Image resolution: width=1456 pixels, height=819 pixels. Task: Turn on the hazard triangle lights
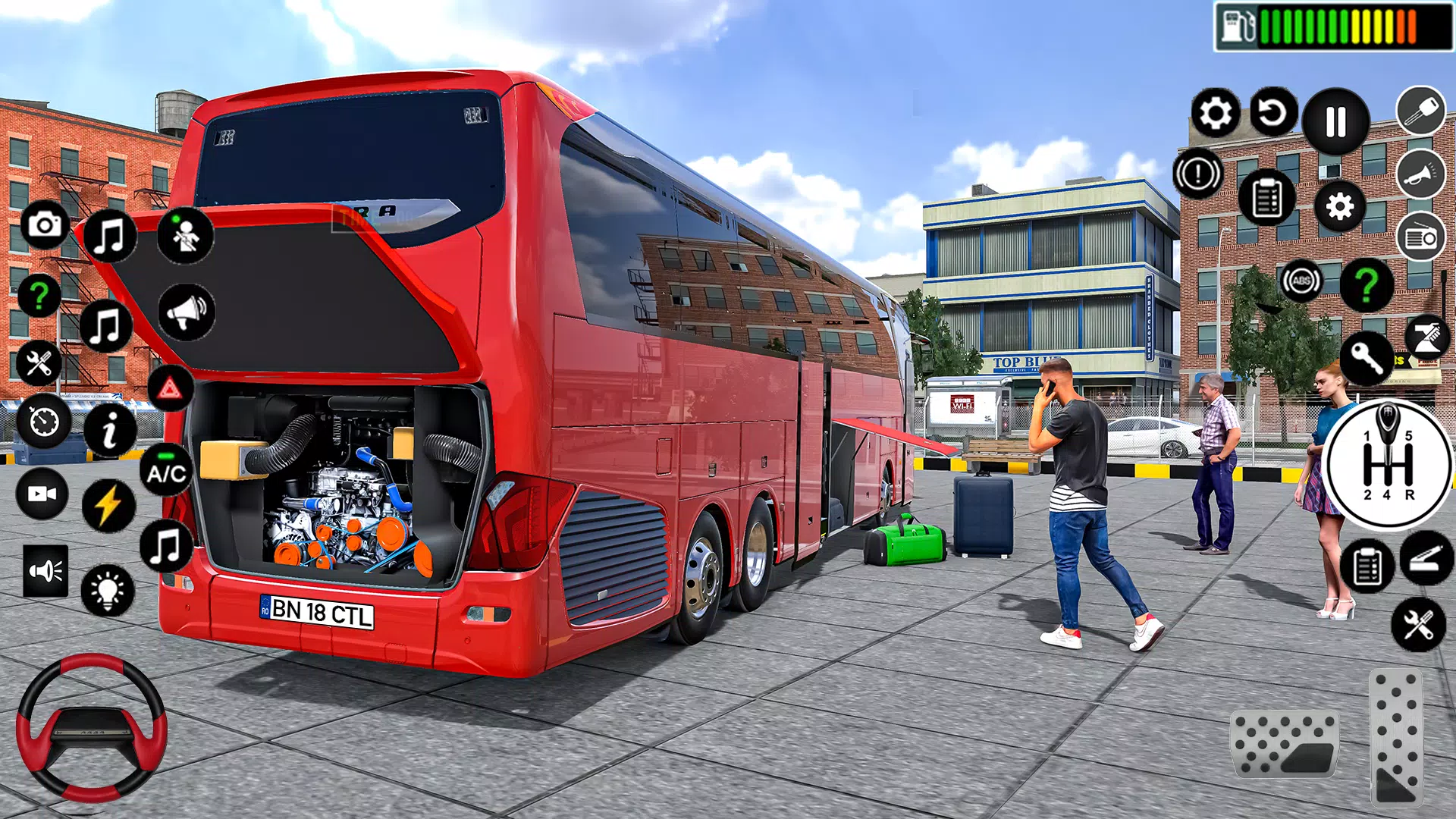[170, 389]
